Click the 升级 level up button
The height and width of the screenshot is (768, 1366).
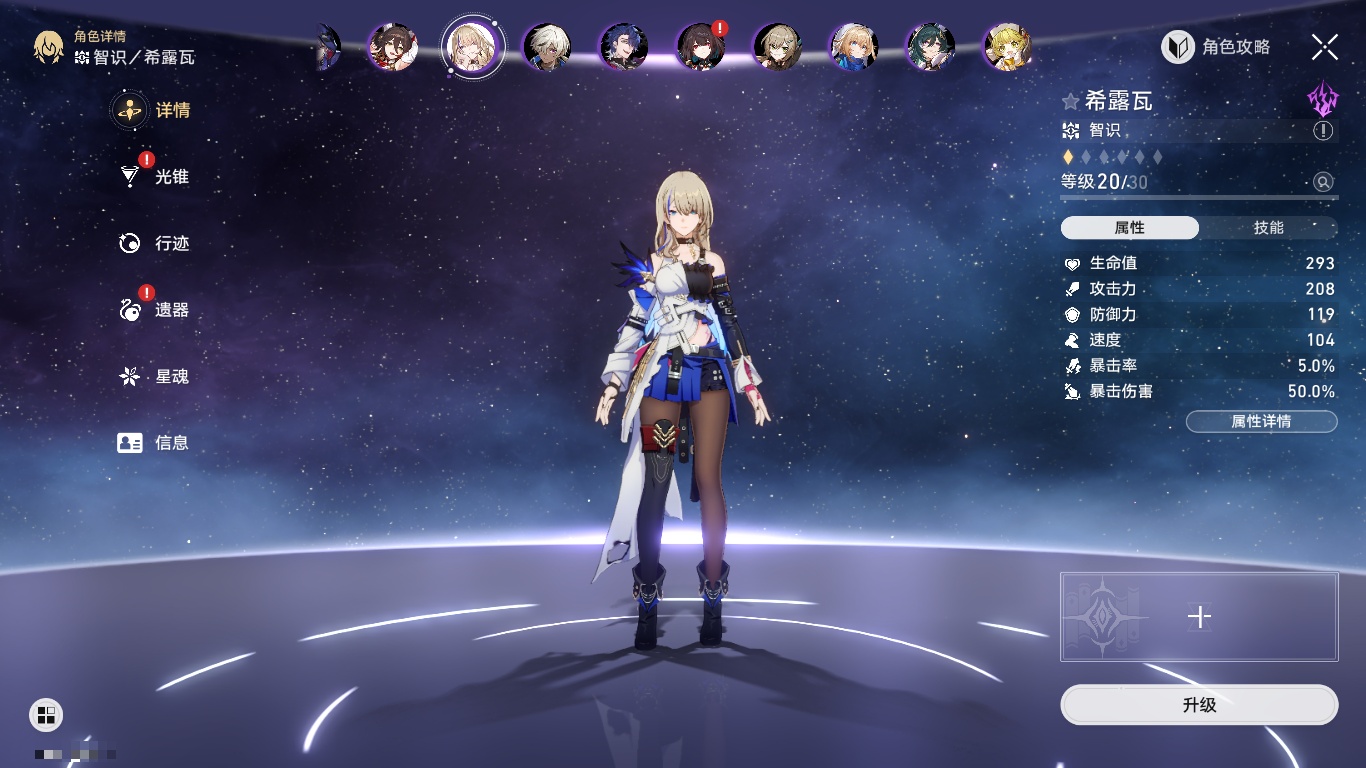tap(1199, 705)
